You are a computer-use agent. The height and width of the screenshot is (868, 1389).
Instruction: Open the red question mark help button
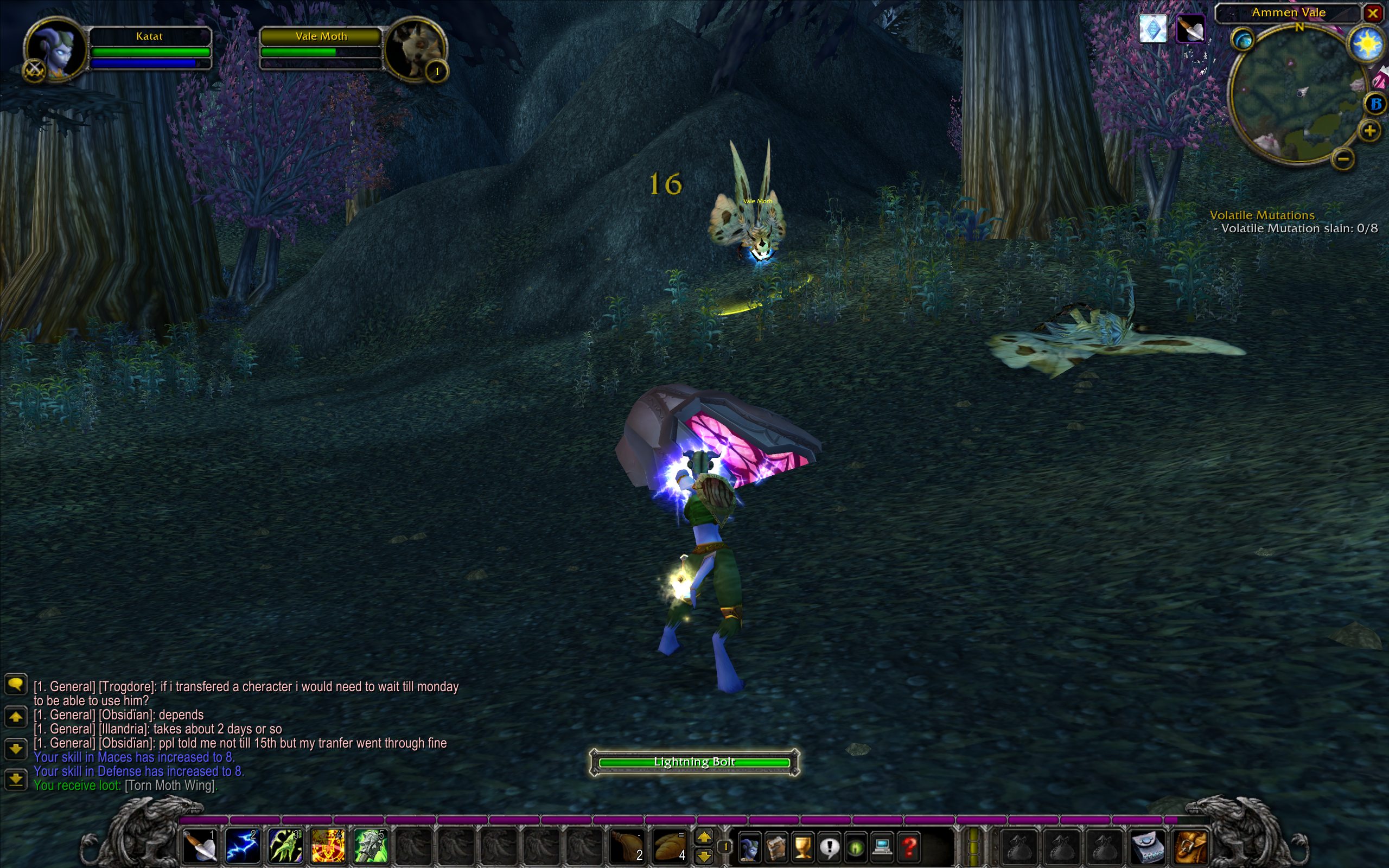[909, 847]
